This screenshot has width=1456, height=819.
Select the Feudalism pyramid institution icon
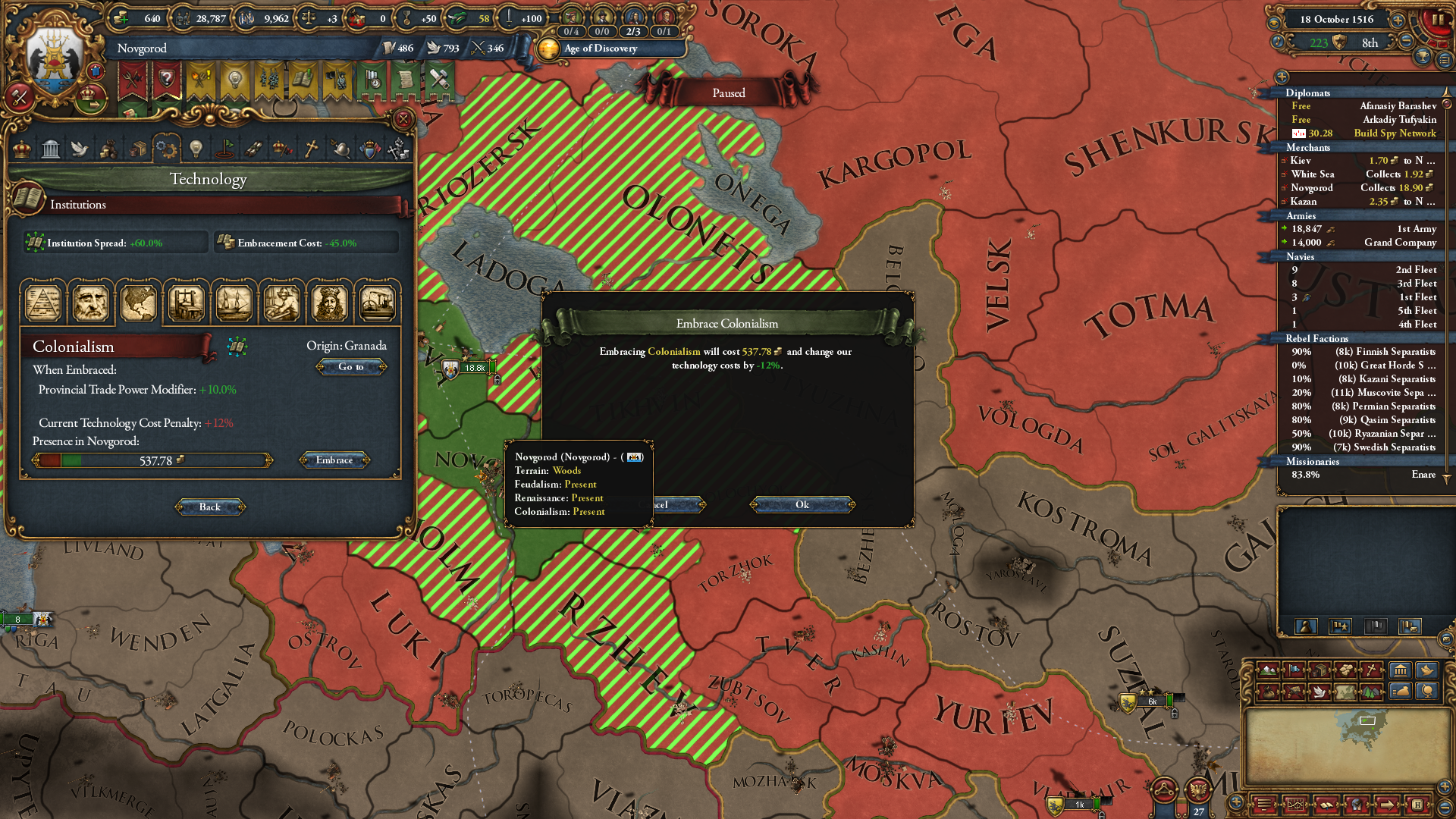(x=44, y=303)
